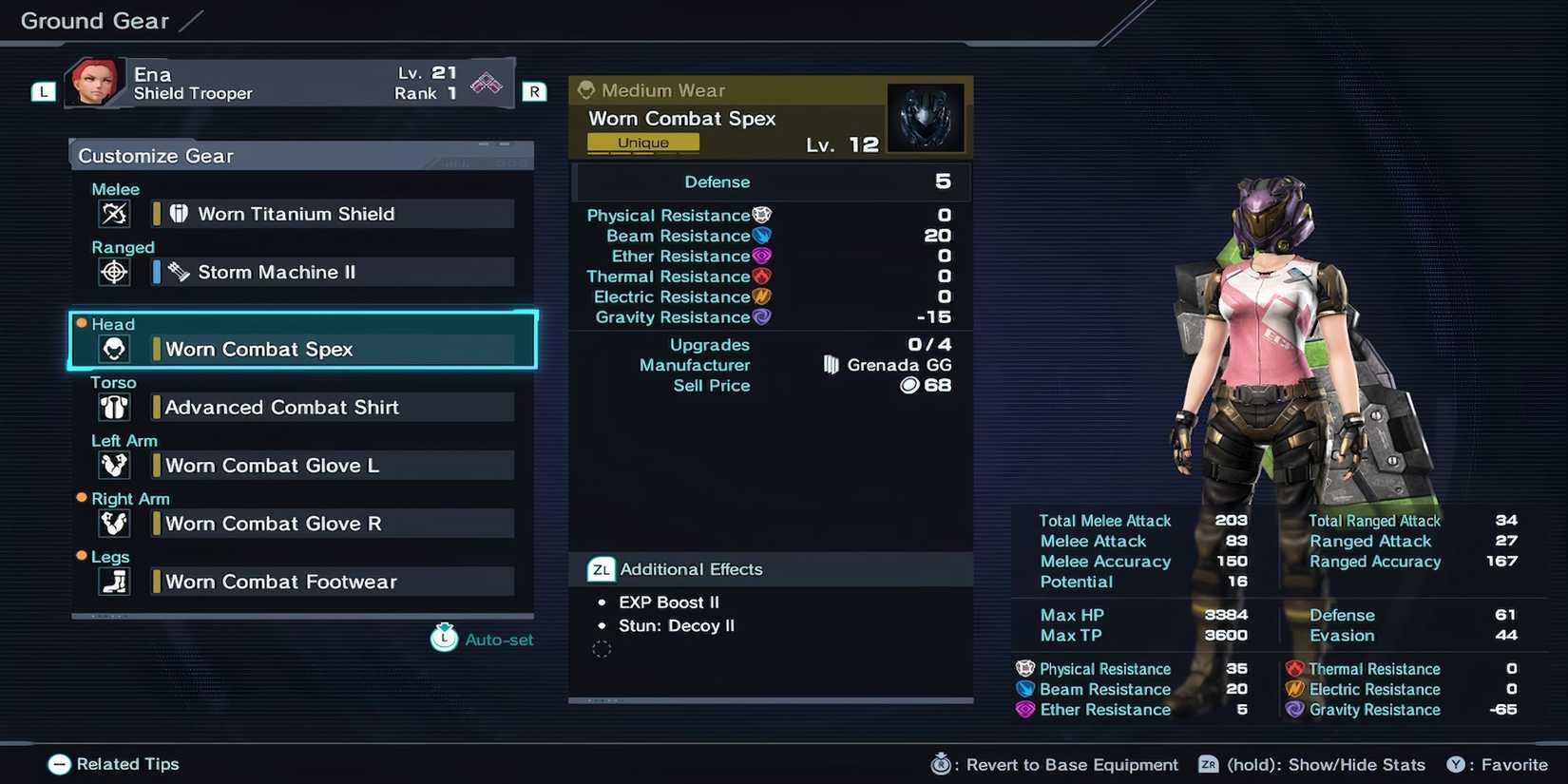Click the Beam Resistance element icon
Image resolution: width=1568 pixels, height=784 pixels.
click(x=763, y=235)
